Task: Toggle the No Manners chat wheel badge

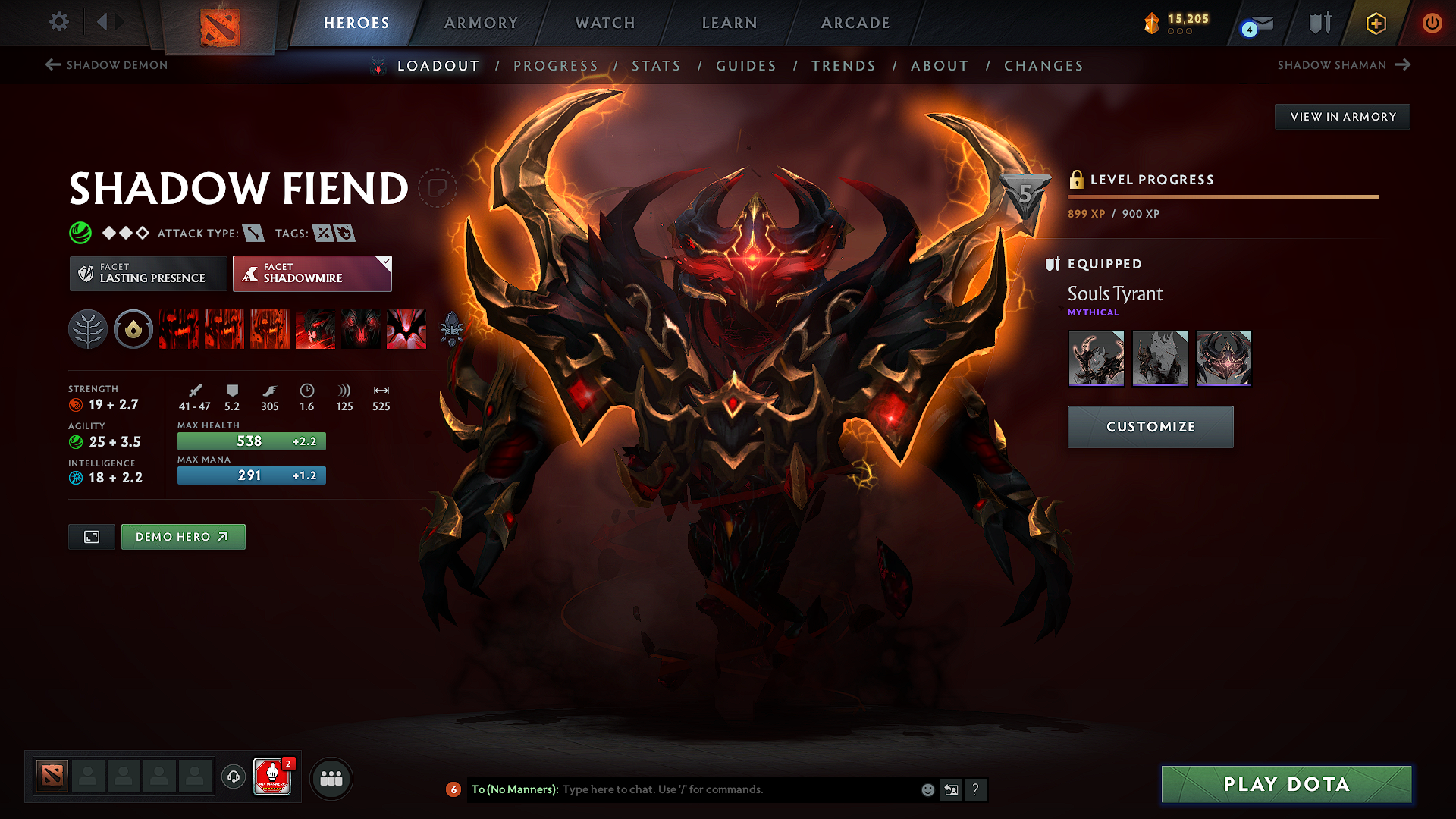Action: (273, 777)
